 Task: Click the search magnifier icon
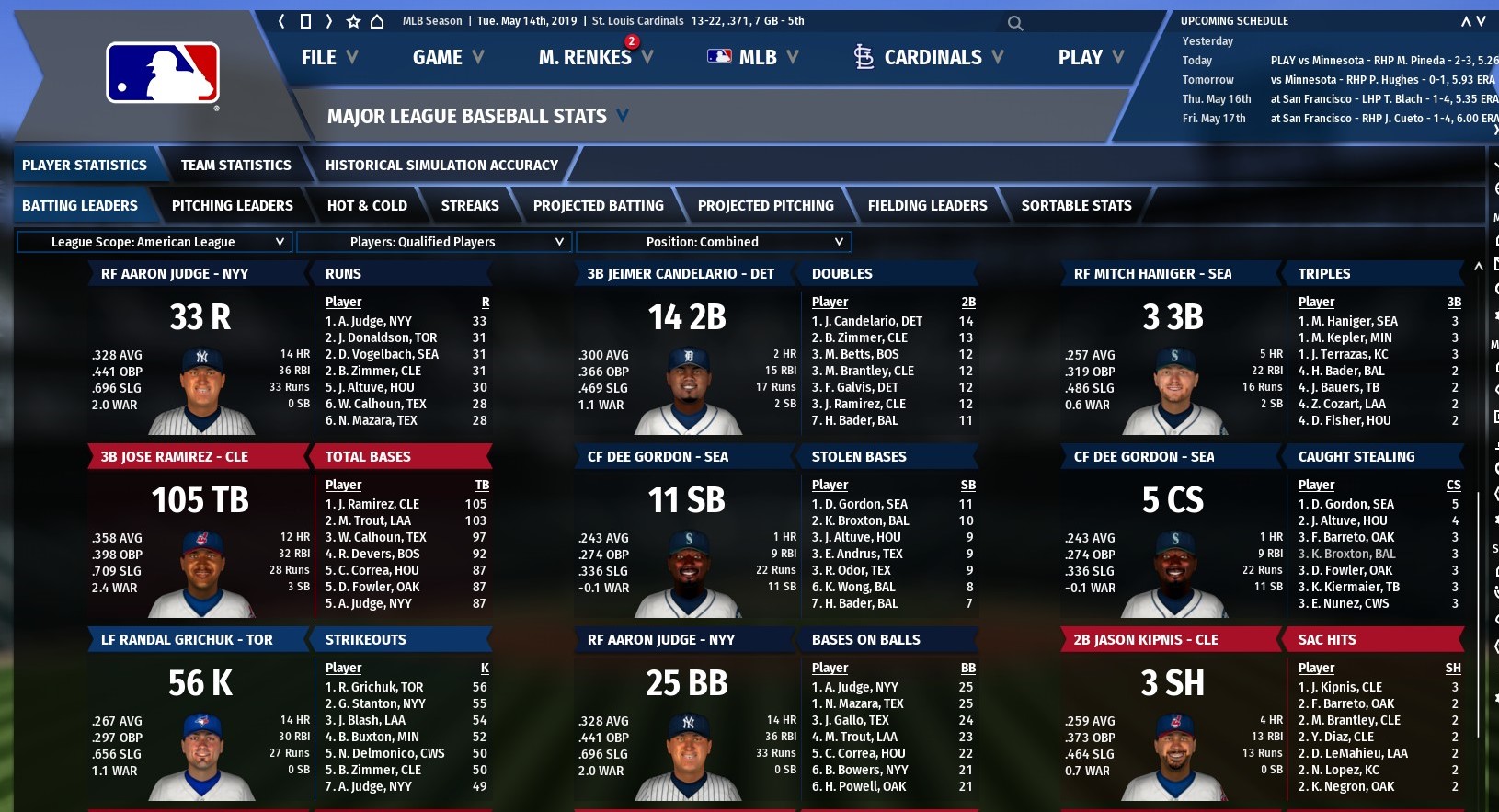tap(1015, 23)
